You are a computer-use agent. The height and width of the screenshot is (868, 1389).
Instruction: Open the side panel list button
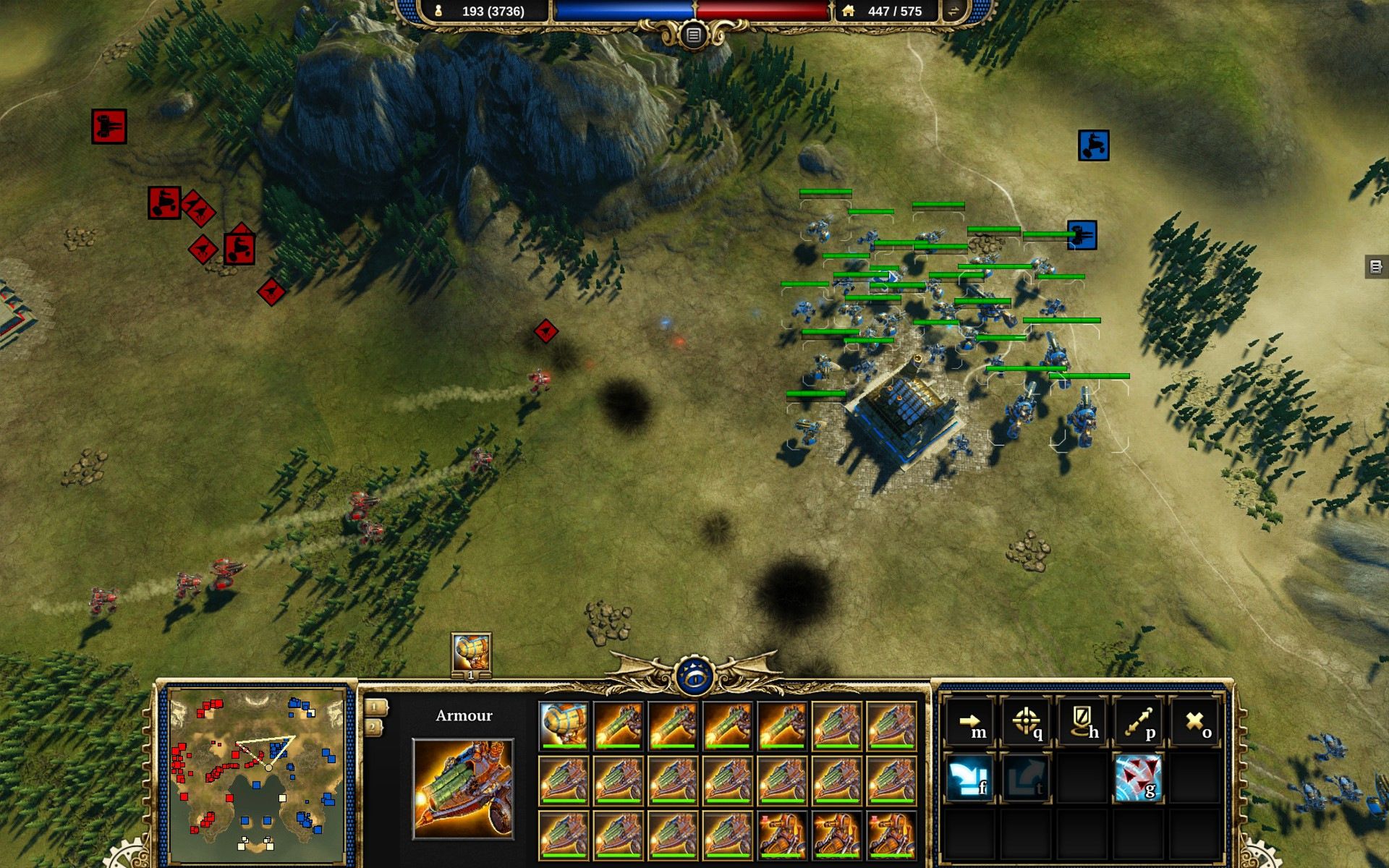point(1376,266)
